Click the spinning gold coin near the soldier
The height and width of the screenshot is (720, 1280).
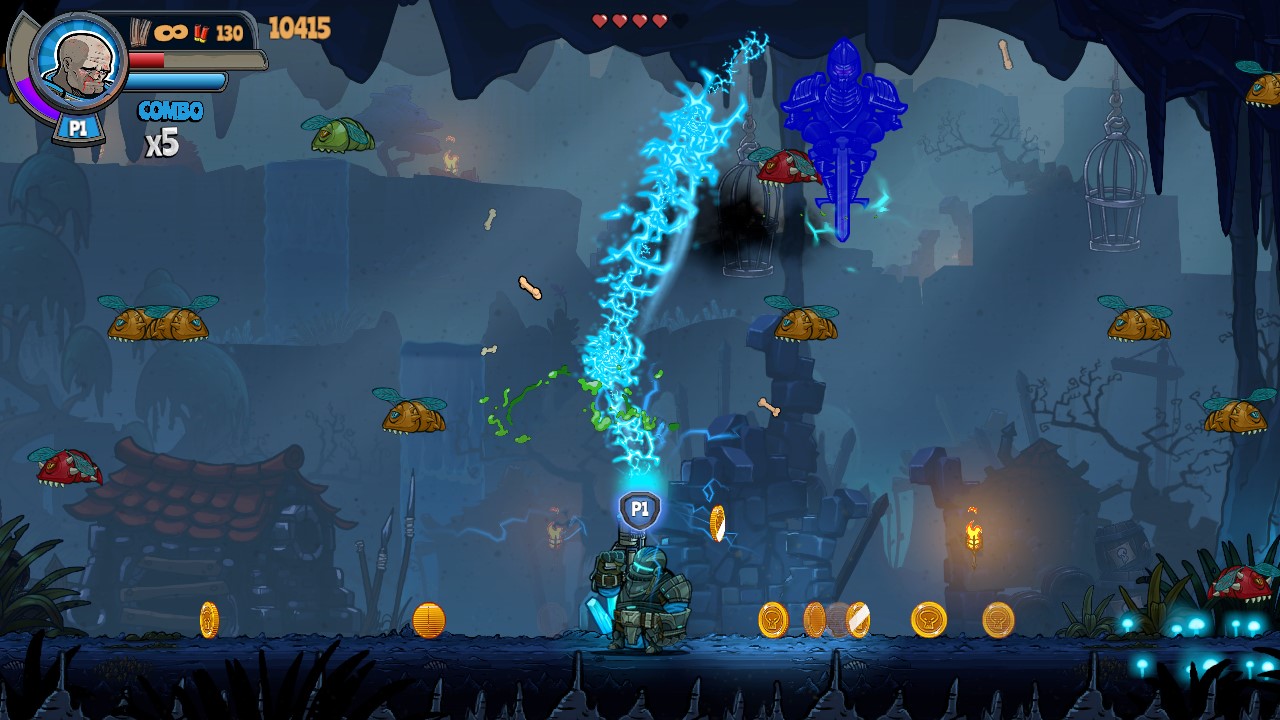[x=716, y=520]
